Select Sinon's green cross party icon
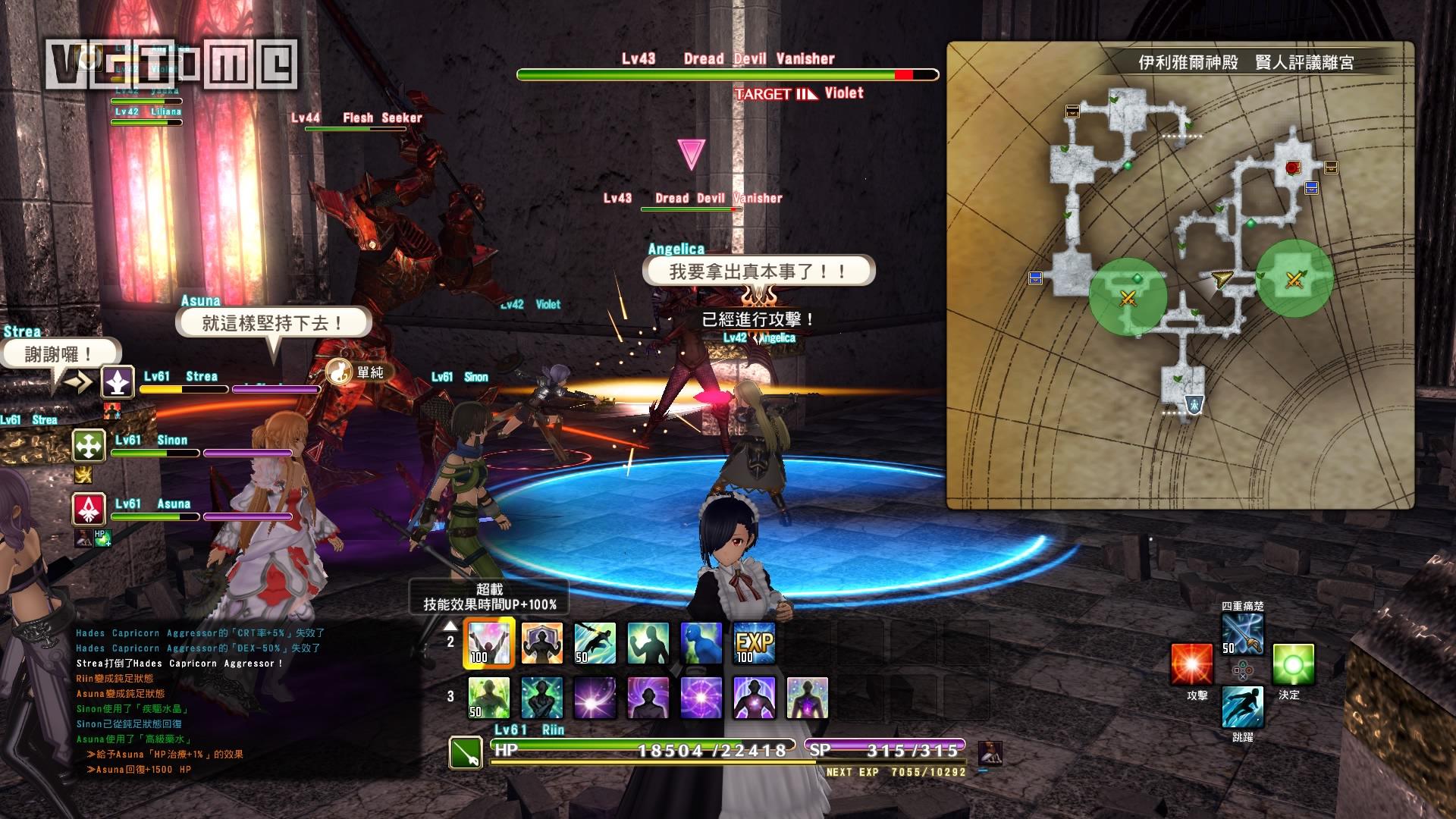 [89, 446]
